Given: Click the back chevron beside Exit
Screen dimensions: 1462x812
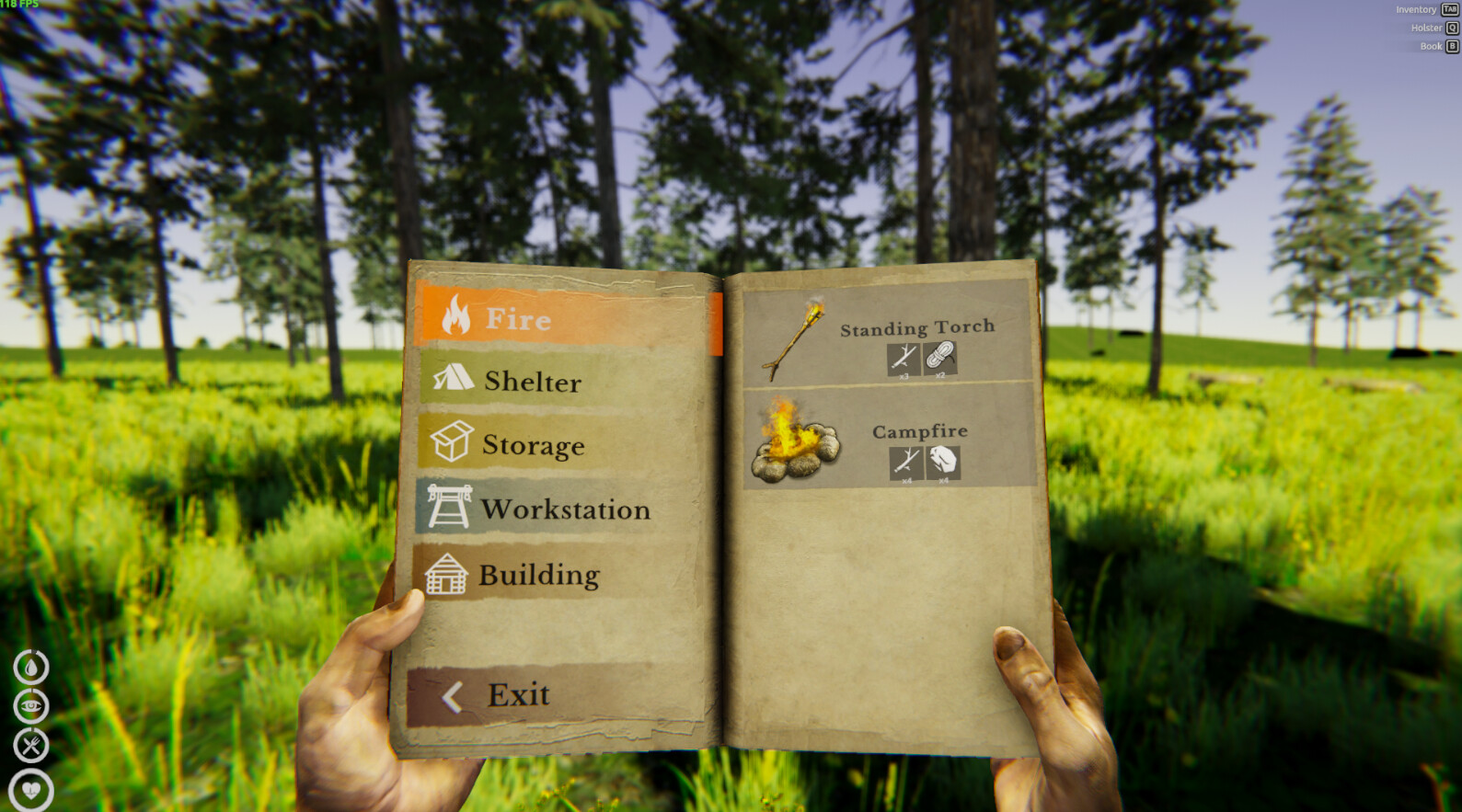Looking at the screenshot, I should (452, 695).
